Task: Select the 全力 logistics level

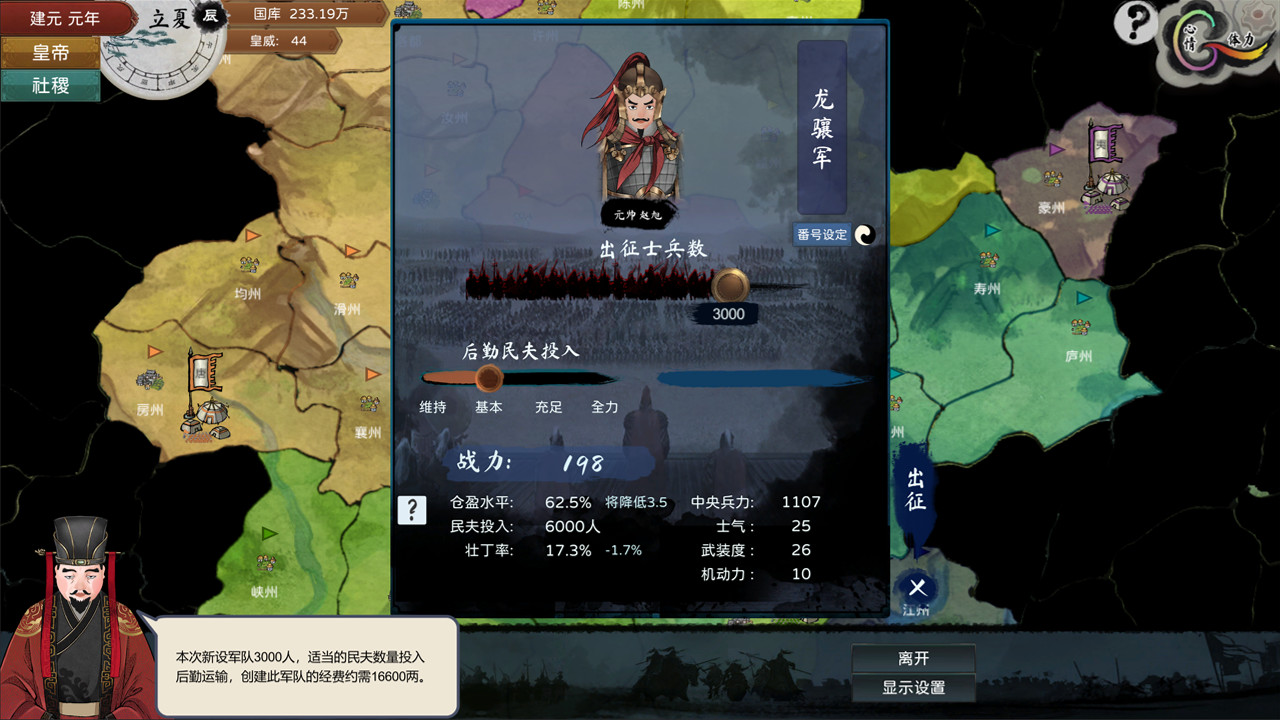Action: pos(603,407)
